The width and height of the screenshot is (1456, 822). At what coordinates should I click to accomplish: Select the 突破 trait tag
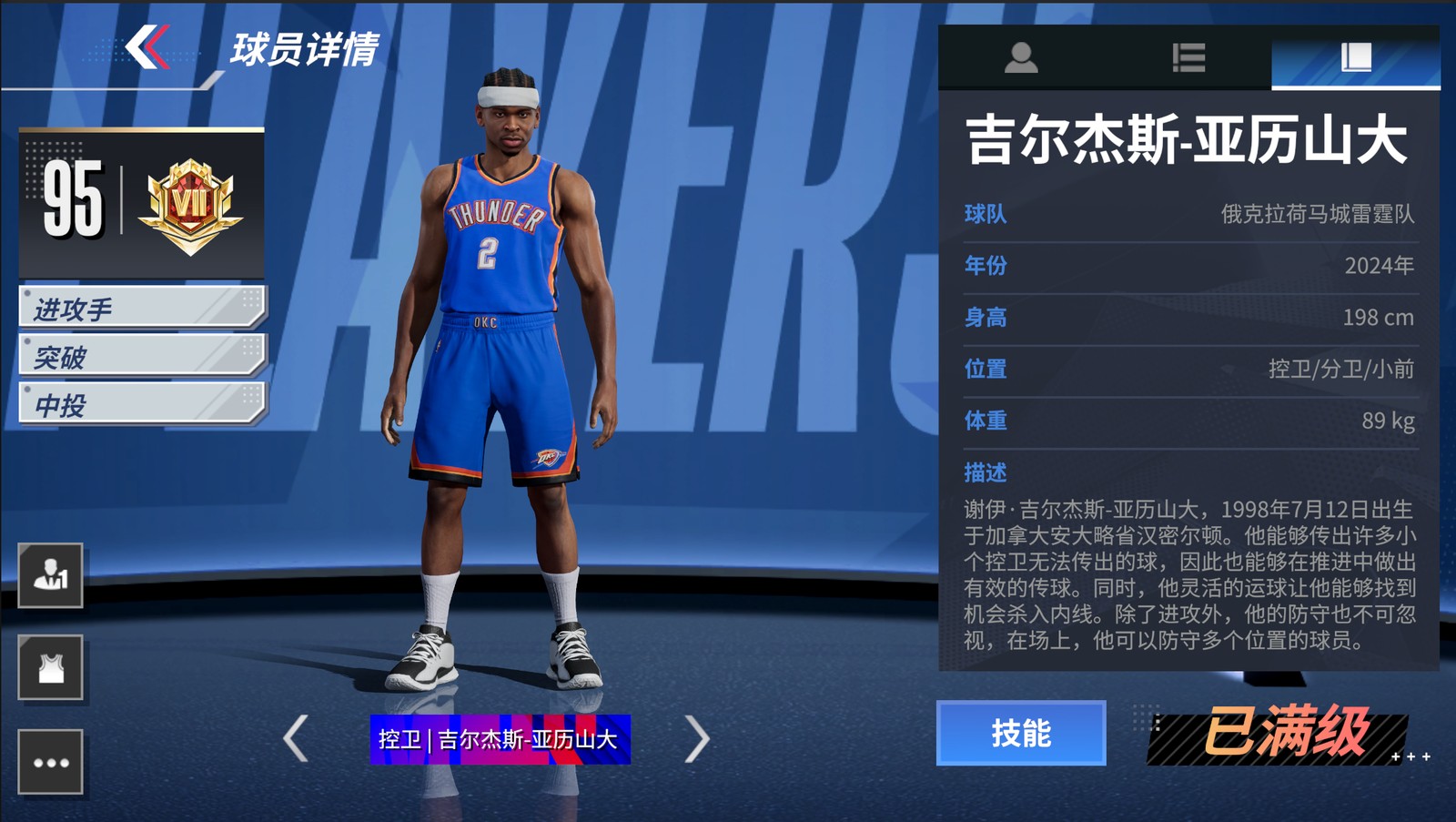pyautogui.click(x=142, y=356)
